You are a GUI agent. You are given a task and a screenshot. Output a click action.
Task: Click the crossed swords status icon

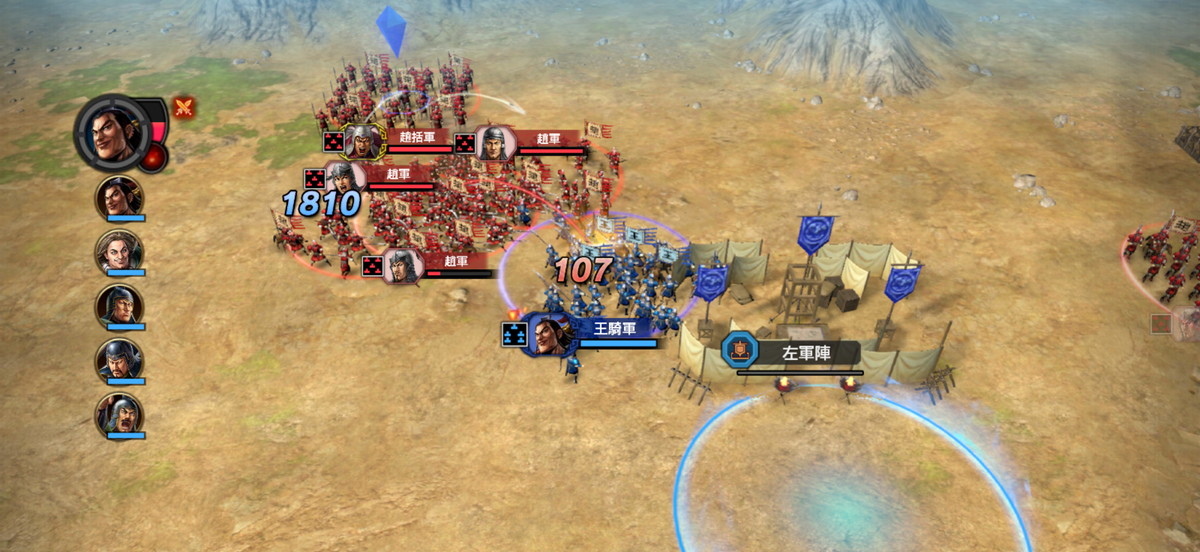tap(184, 107)
